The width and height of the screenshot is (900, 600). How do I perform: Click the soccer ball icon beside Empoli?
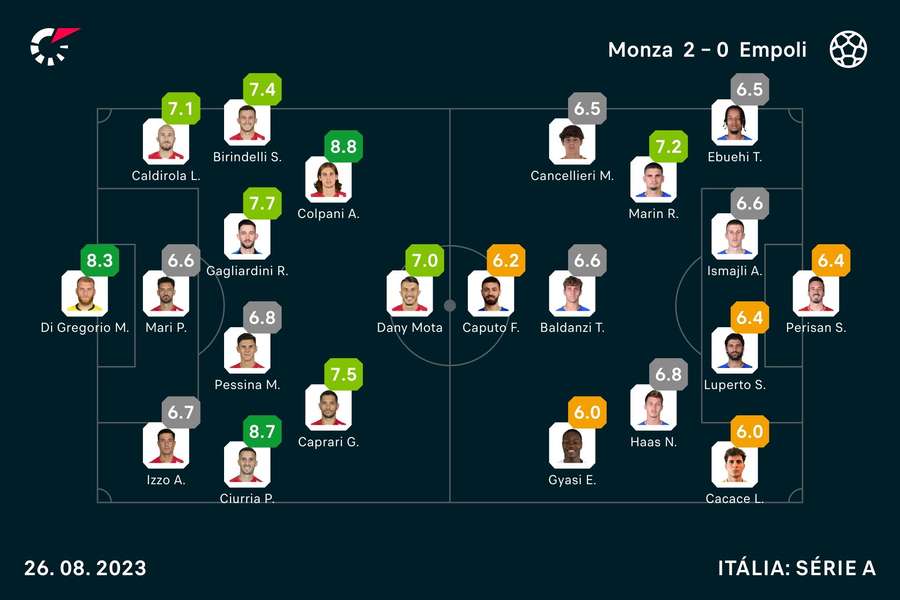click(x=848, y=49)
